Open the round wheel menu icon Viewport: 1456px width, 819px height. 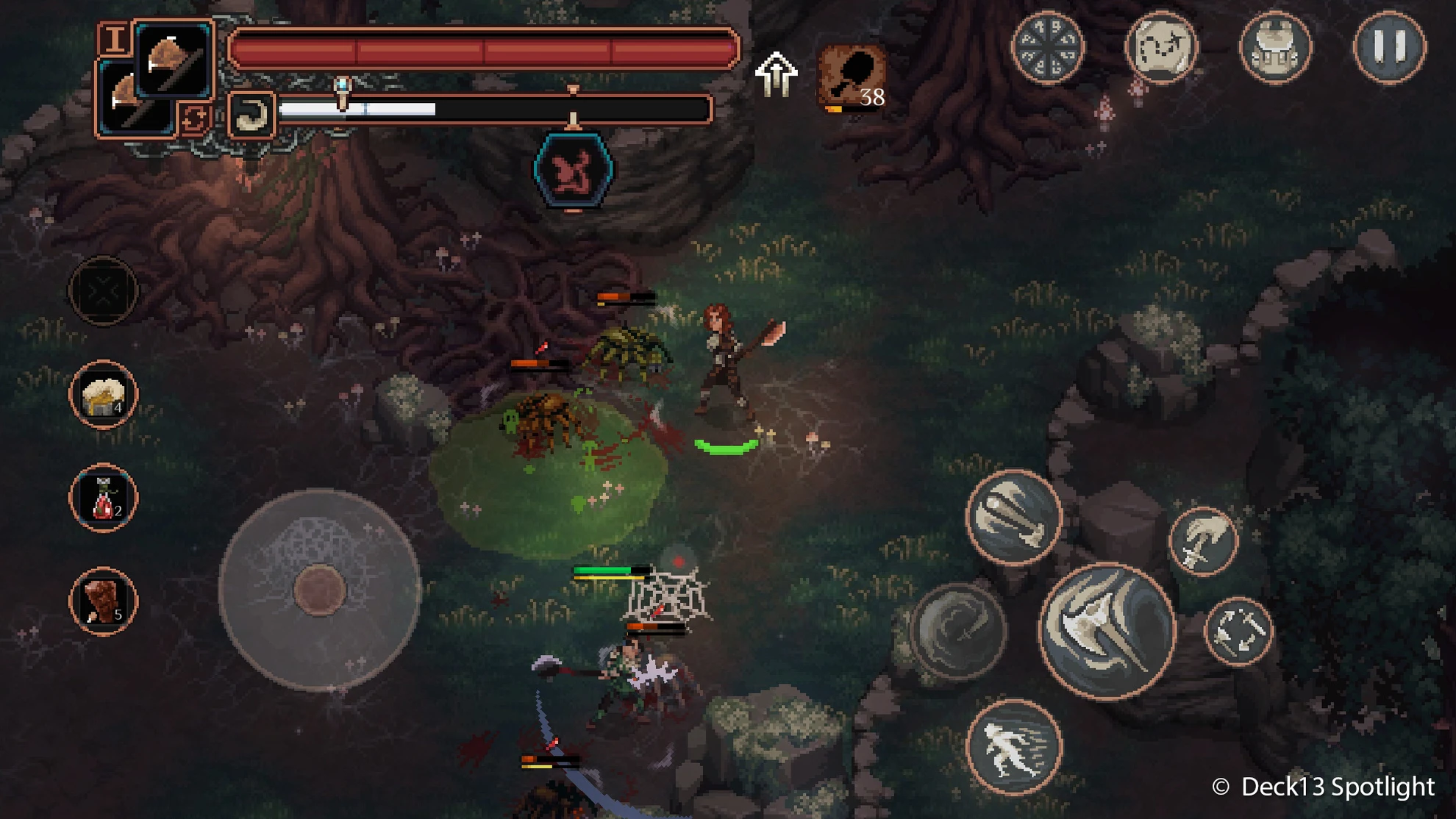(x=1047, y=47)
